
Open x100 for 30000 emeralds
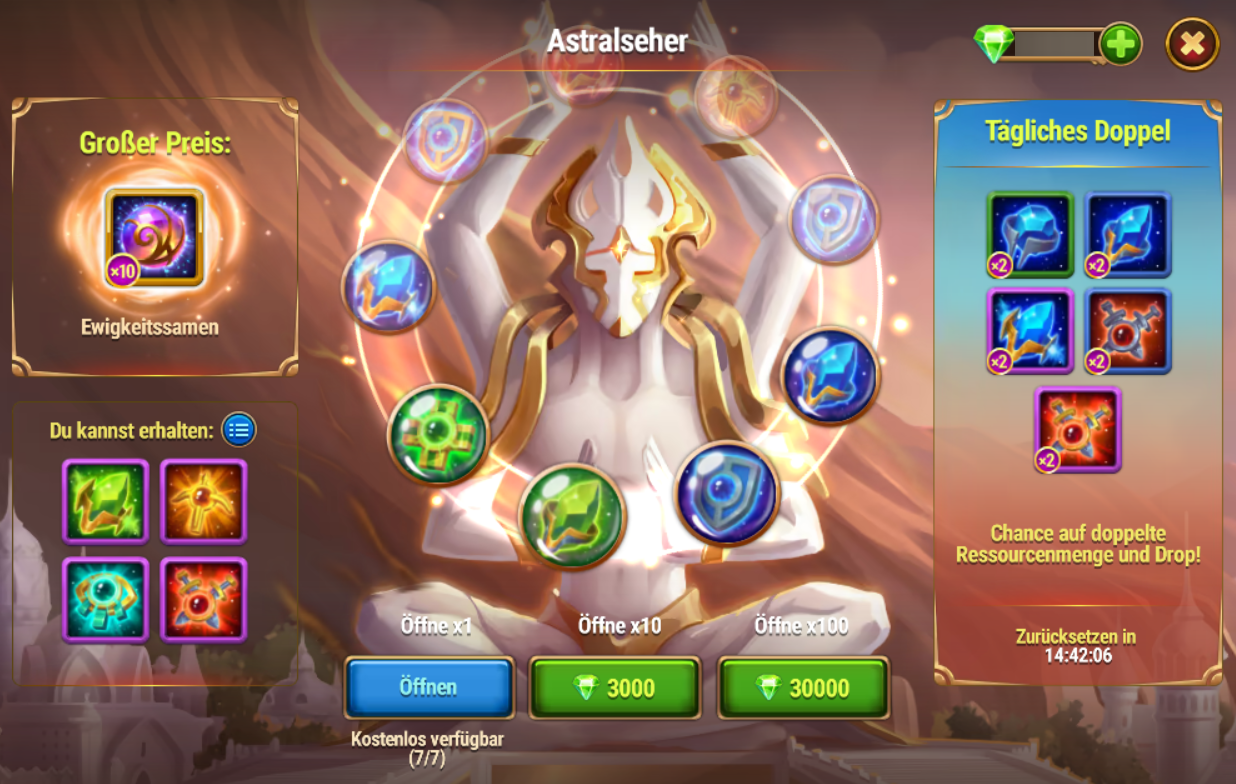click(803, 687)
